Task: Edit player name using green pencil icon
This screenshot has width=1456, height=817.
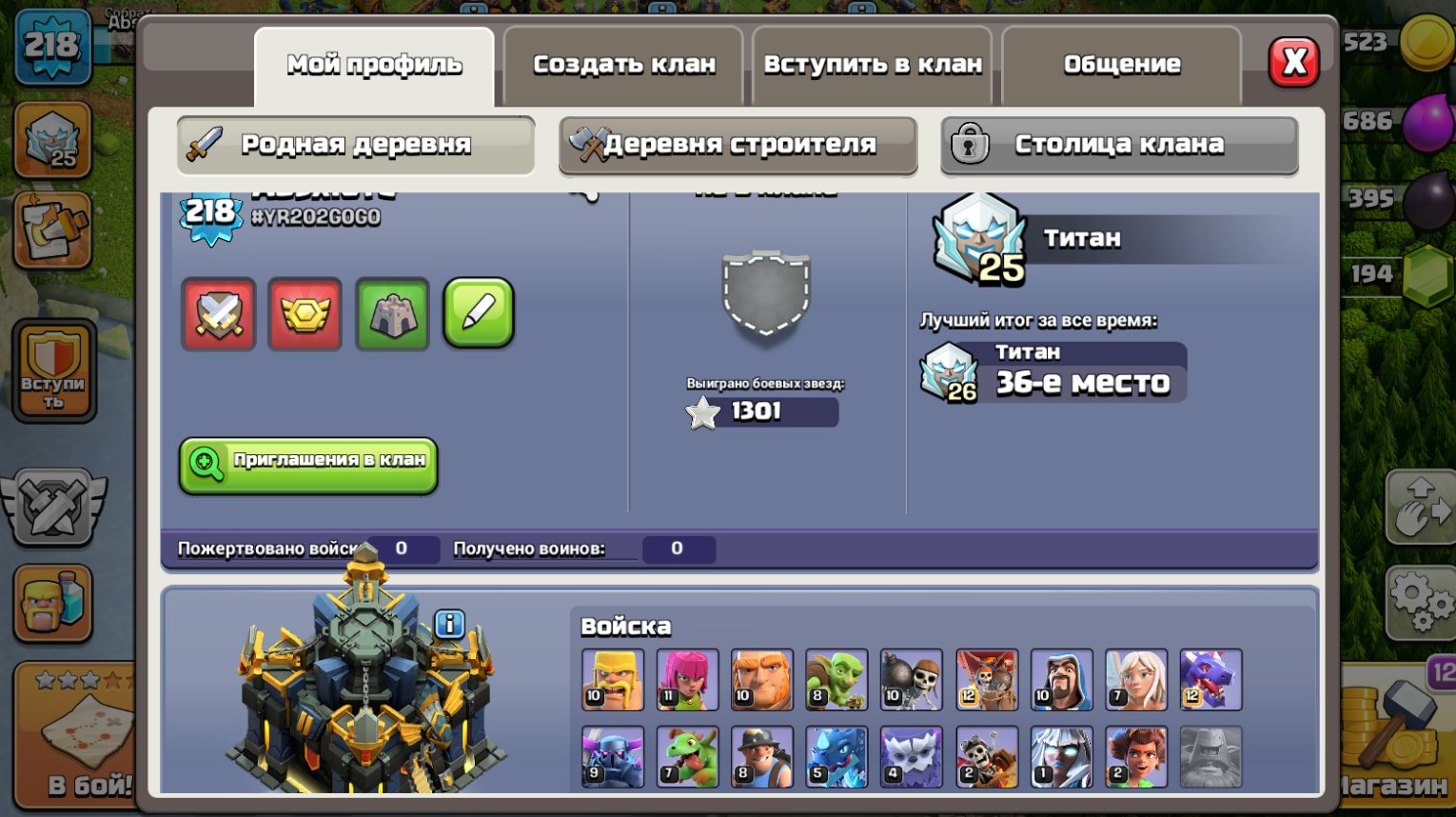Action: pos(479,314)
